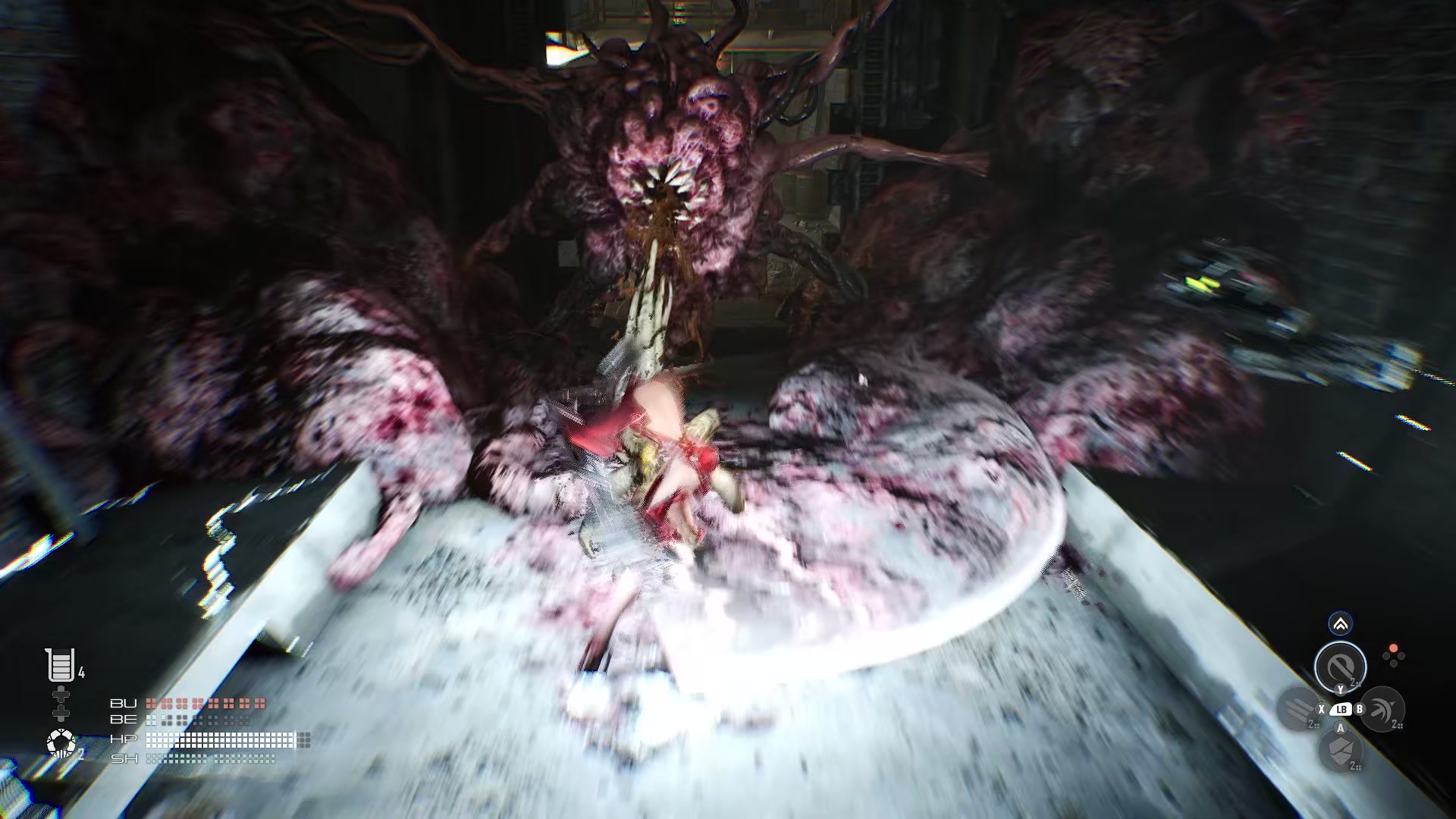
Task: Click the red-lit d-pad indicator dot
Action: tap(1393, 648)
